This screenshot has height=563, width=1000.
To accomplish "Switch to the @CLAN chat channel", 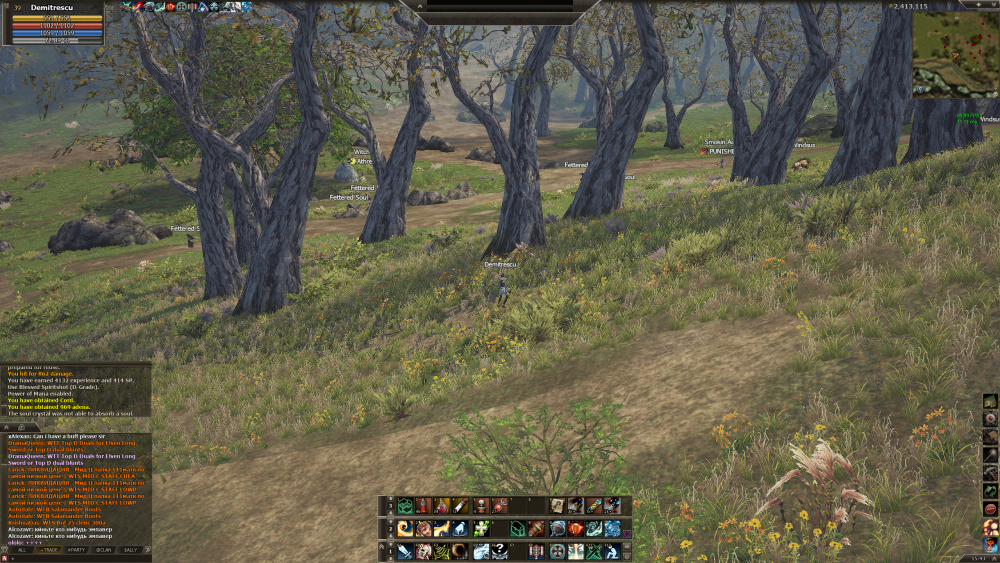I will click(103, 550).
